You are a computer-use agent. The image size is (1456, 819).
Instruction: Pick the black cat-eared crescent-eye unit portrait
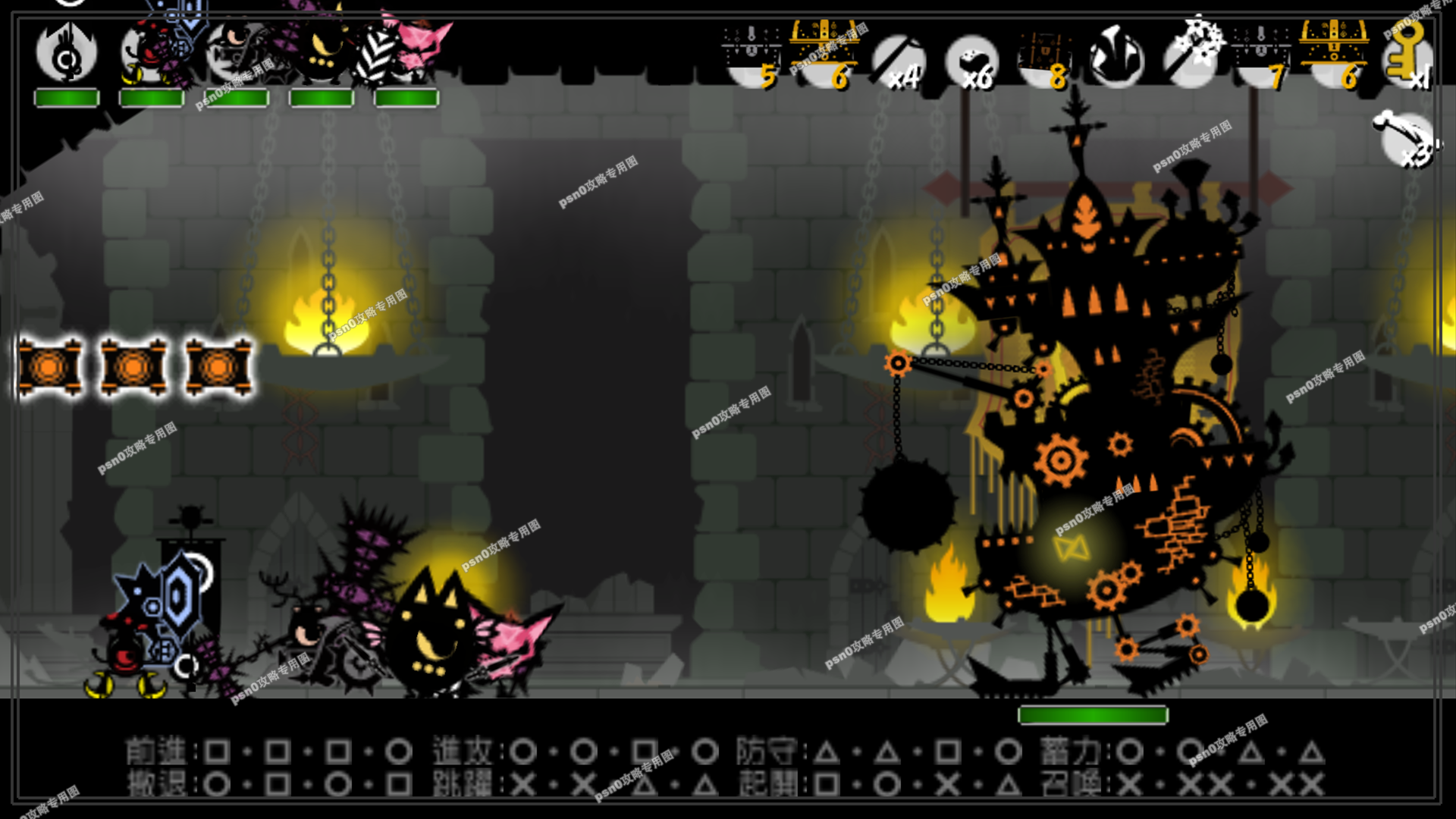[322, 55]
